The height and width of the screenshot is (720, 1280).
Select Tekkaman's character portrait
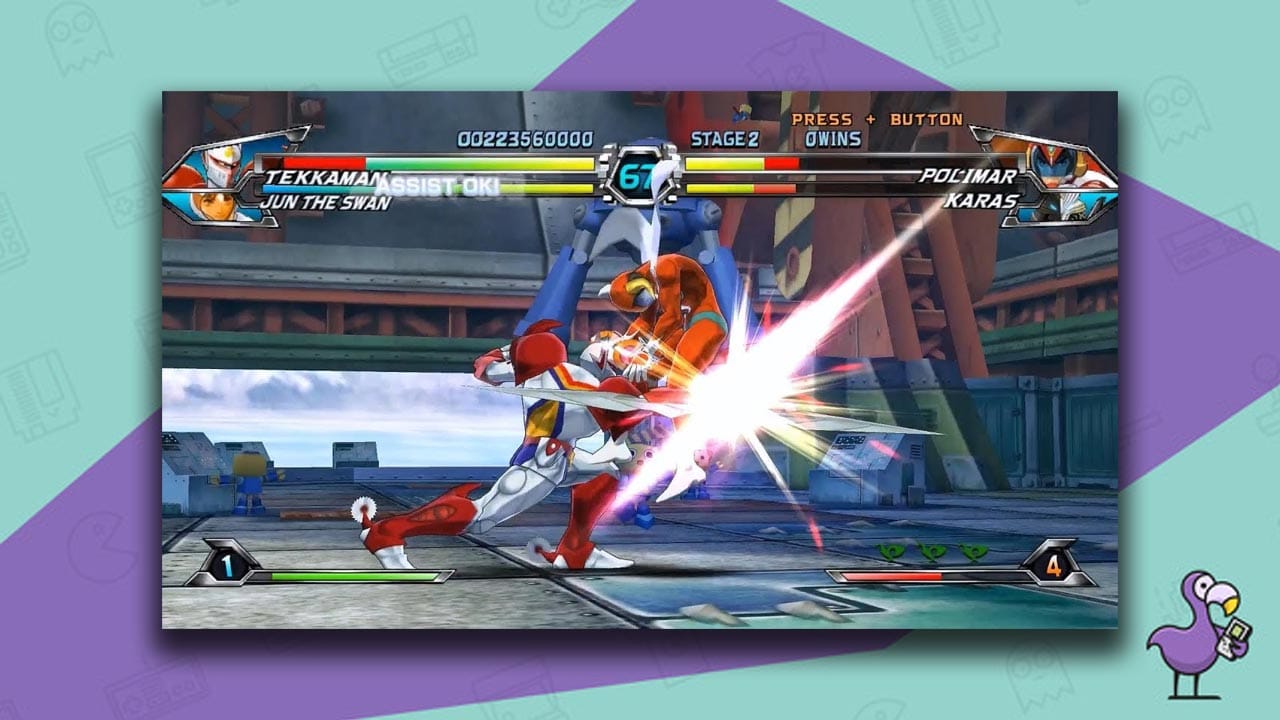click(220, 167)
